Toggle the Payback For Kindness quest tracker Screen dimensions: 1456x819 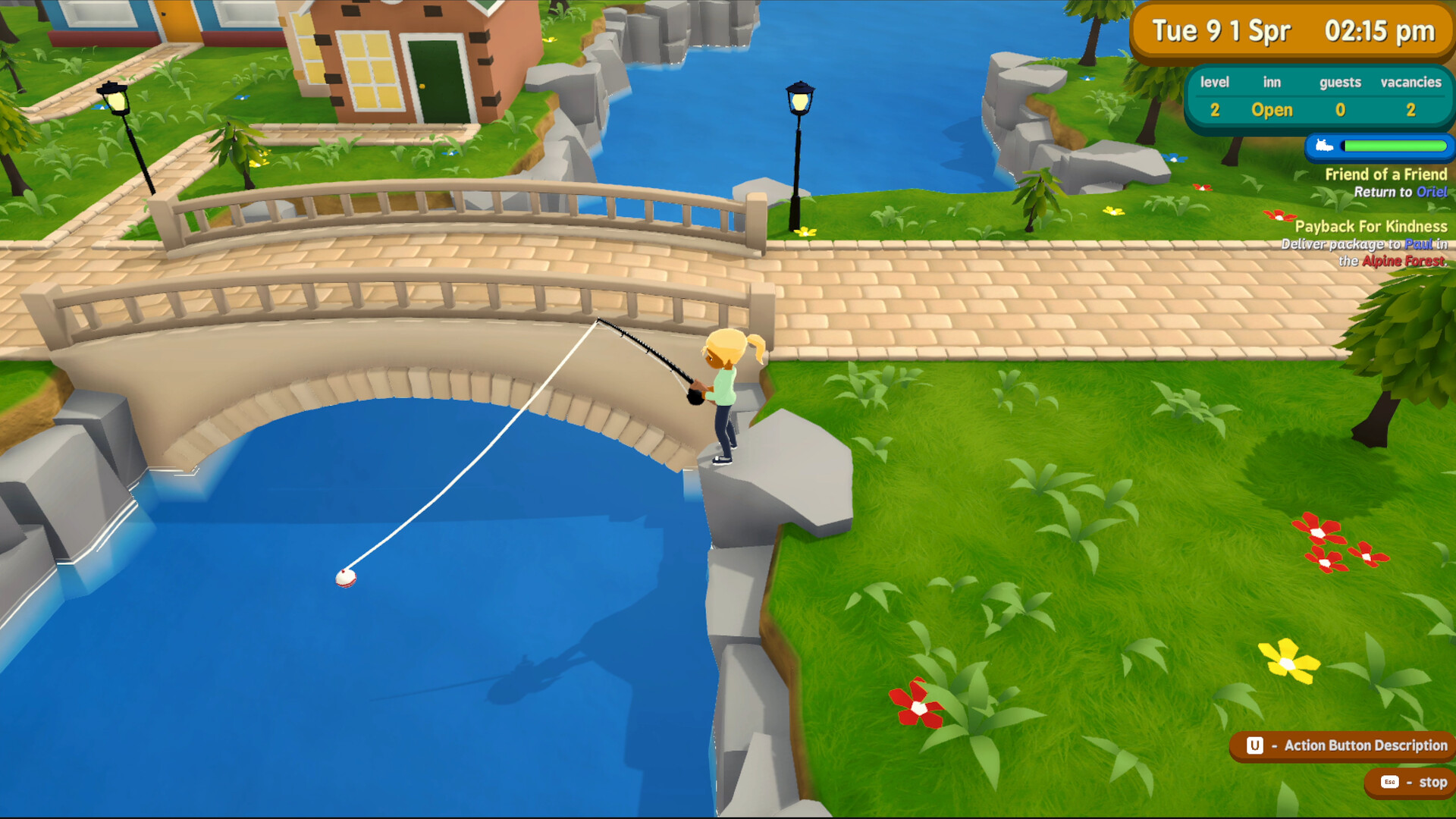(x=1371, y=227)
